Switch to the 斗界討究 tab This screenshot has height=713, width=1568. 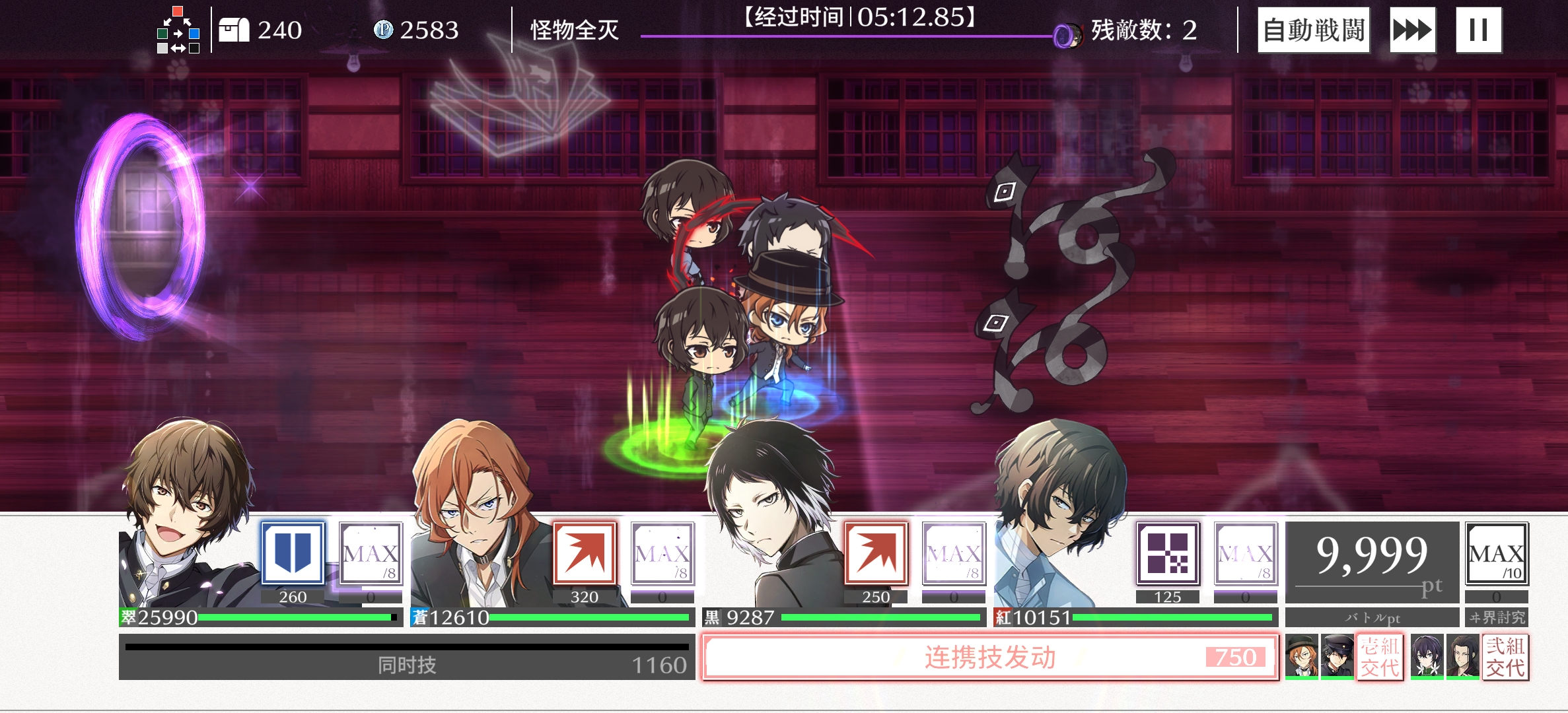click(x=1499, y=616)
